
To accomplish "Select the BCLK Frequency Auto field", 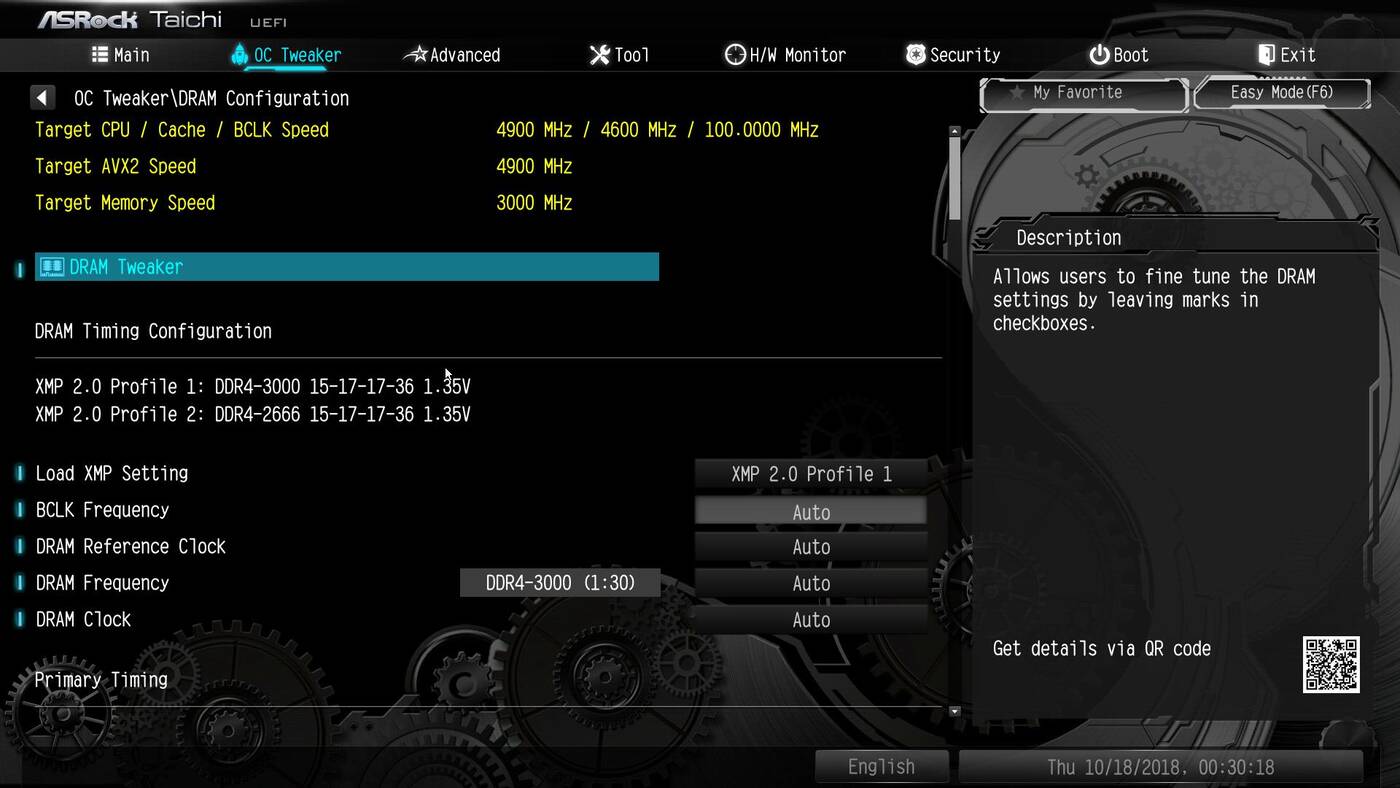I will [x=811, y=512].
